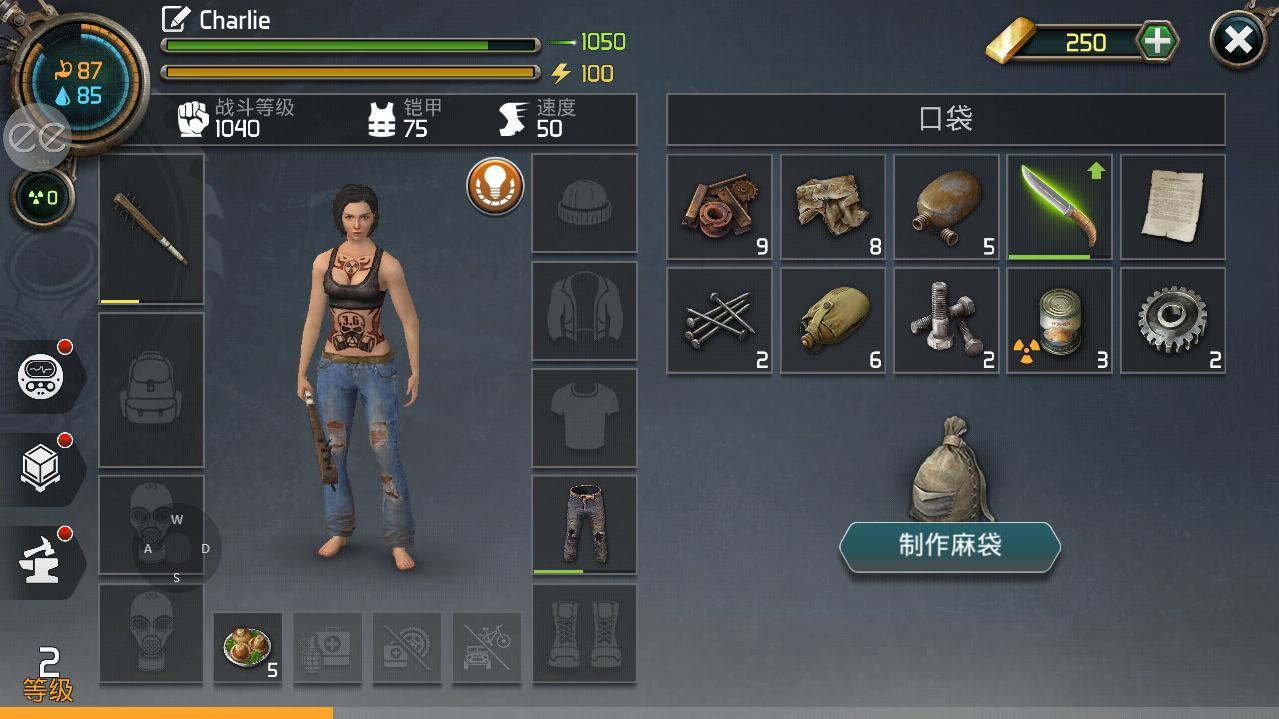Select the equipped torn jeans slot
The width and height of the screenshot is (1279, 719).
tap(584, 525)
